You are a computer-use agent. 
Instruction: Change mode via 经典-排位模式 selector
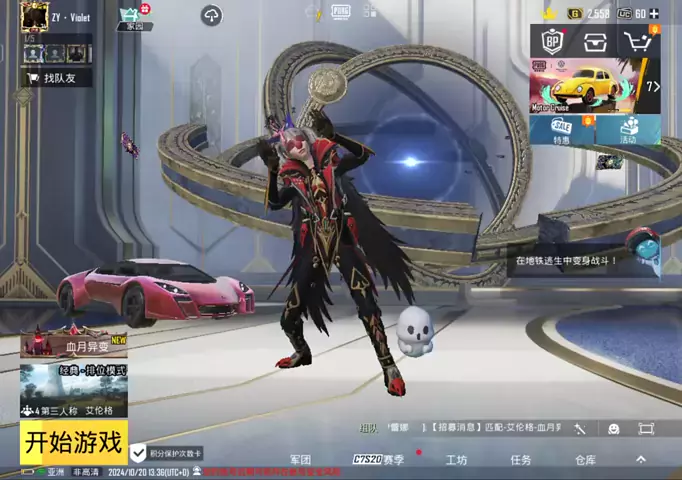(x=74, y=390)
